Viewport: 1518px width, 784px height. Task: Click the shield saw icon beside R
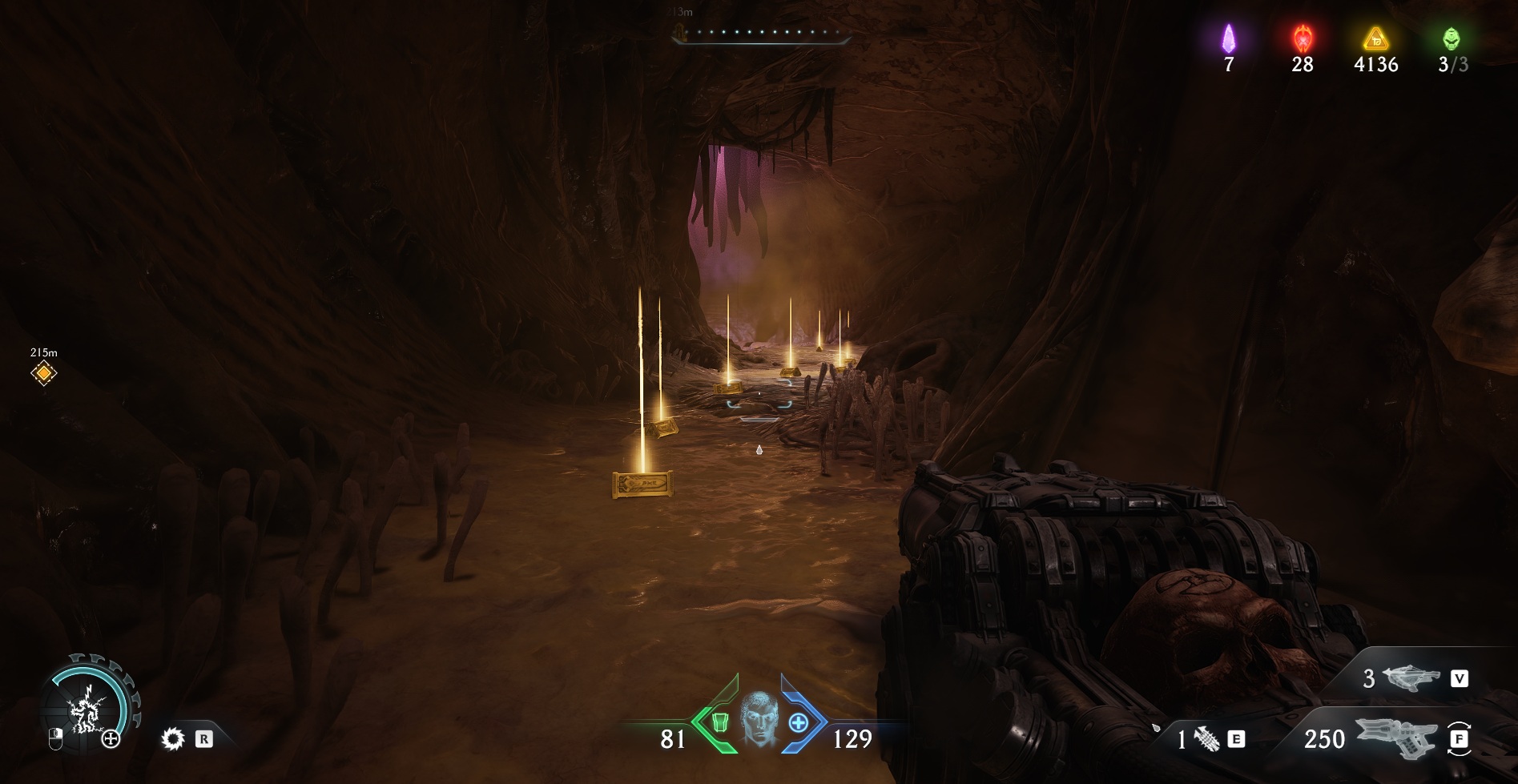click(172, 738)
